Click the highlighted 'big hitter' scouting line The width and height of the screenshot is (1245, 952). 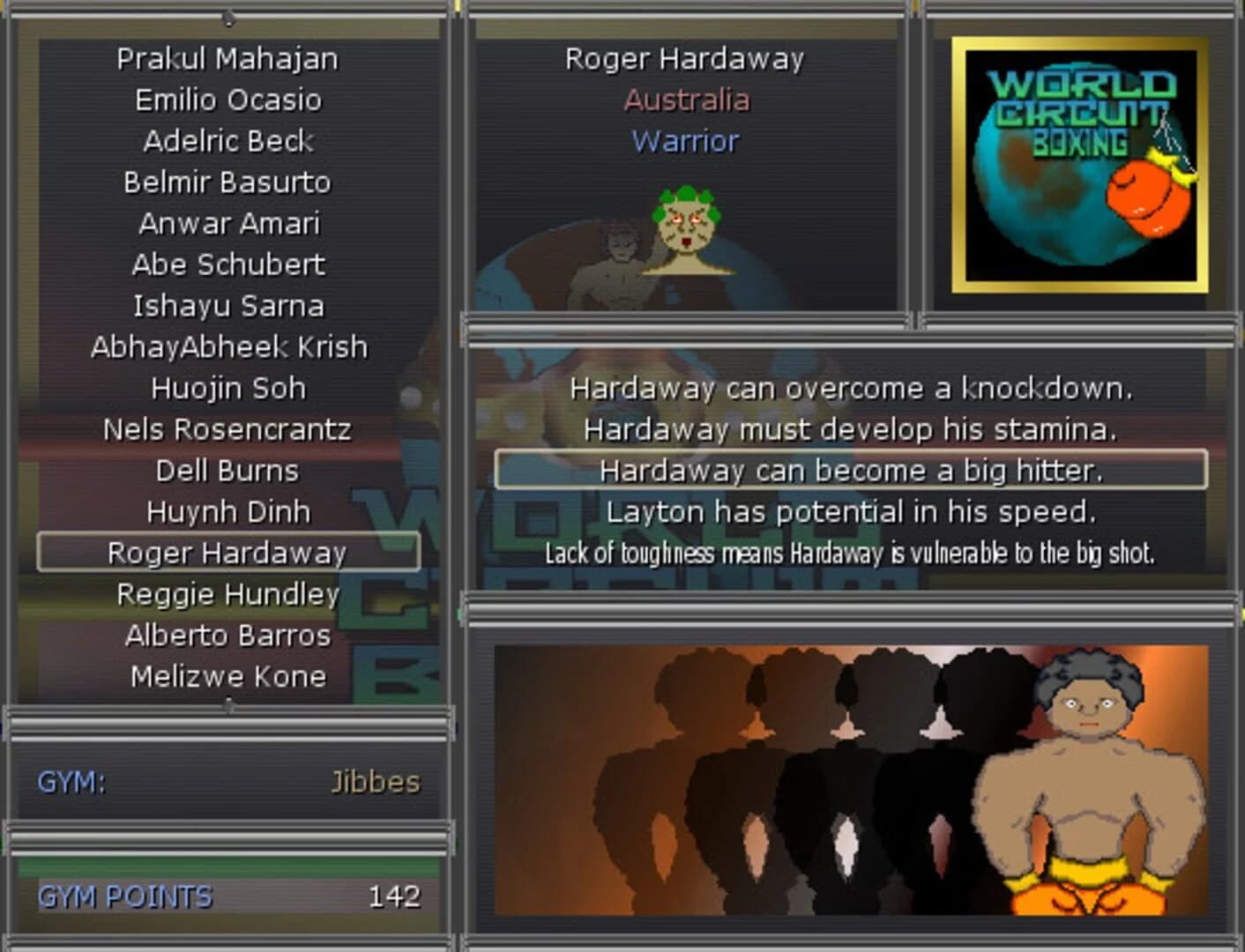[853, 470]
